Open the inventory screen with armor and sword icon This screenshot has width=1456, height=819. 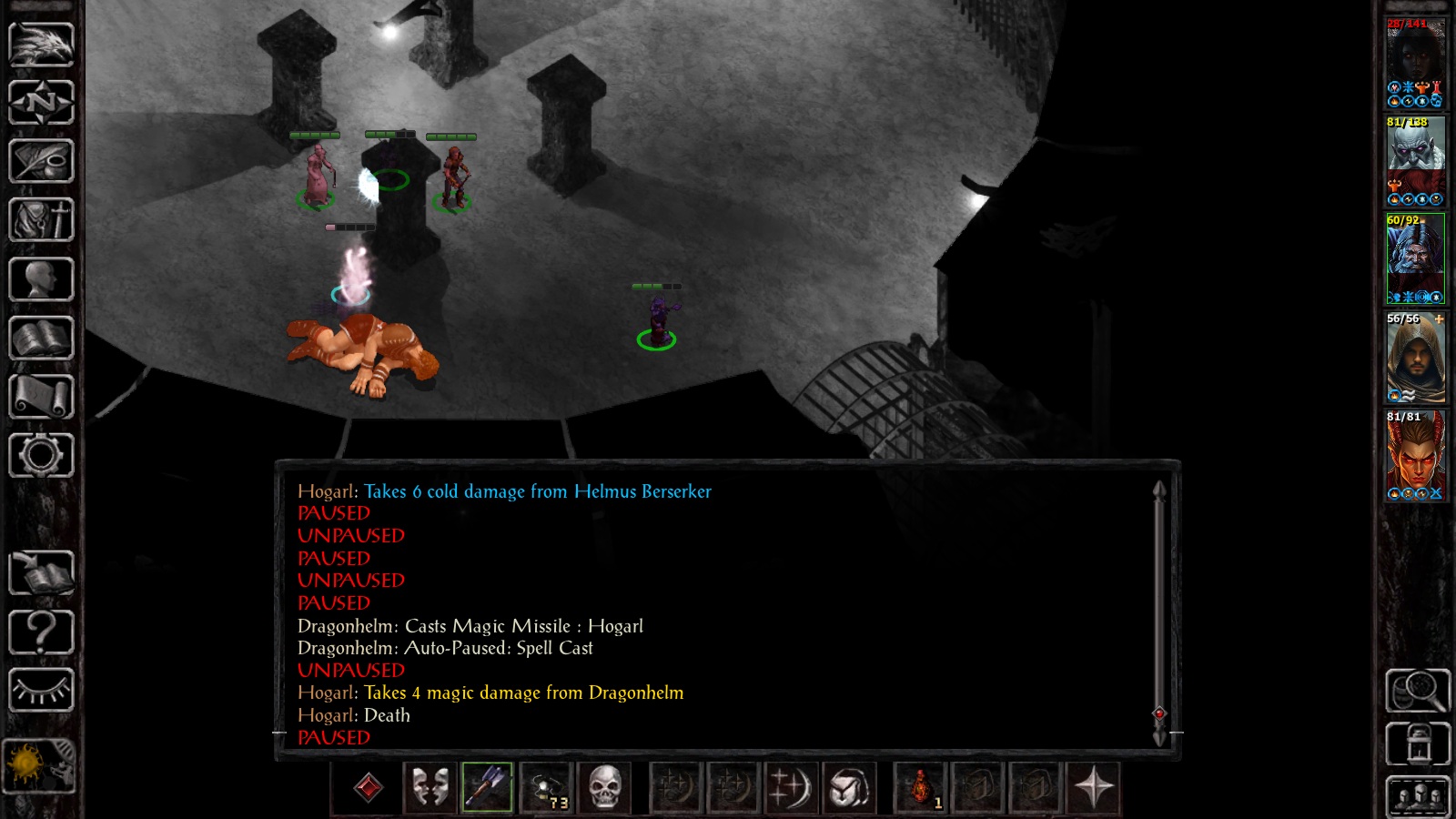pos(41,220)
